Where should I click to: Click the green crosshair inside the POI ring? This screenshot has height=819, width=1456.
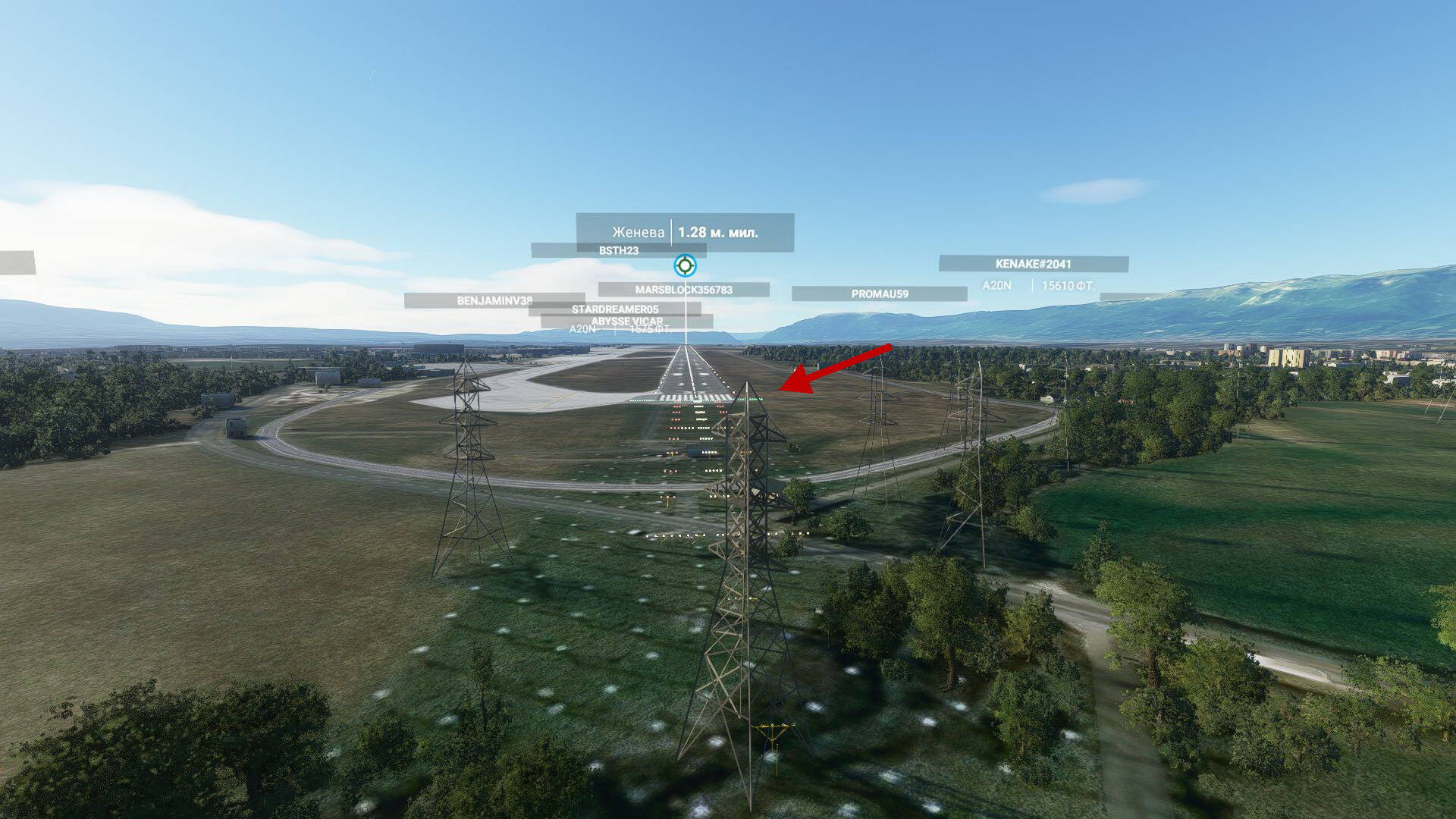click(x=685, y=265)
